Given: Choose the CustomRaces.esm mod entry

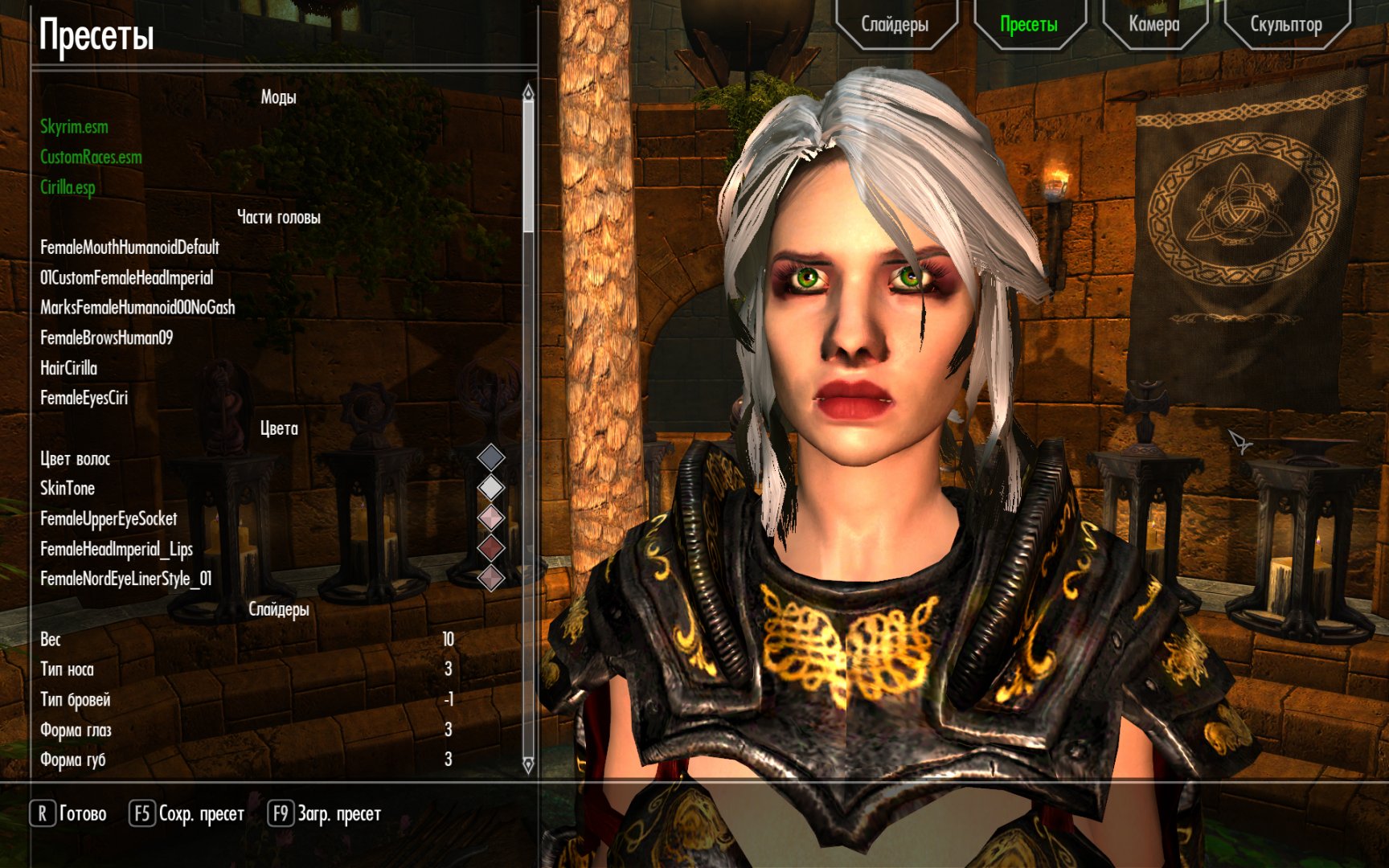Looking at the screenshot, I should [91, 157].
